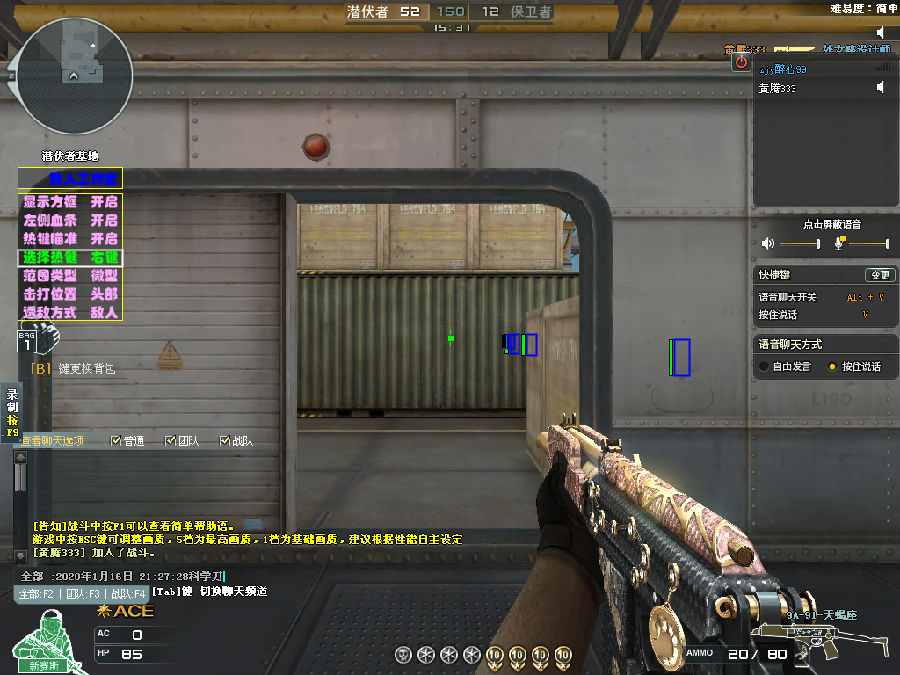The image size is (900, 675).
Task: Toggle the 左侧血条 option
Action: tap(70, 220)
